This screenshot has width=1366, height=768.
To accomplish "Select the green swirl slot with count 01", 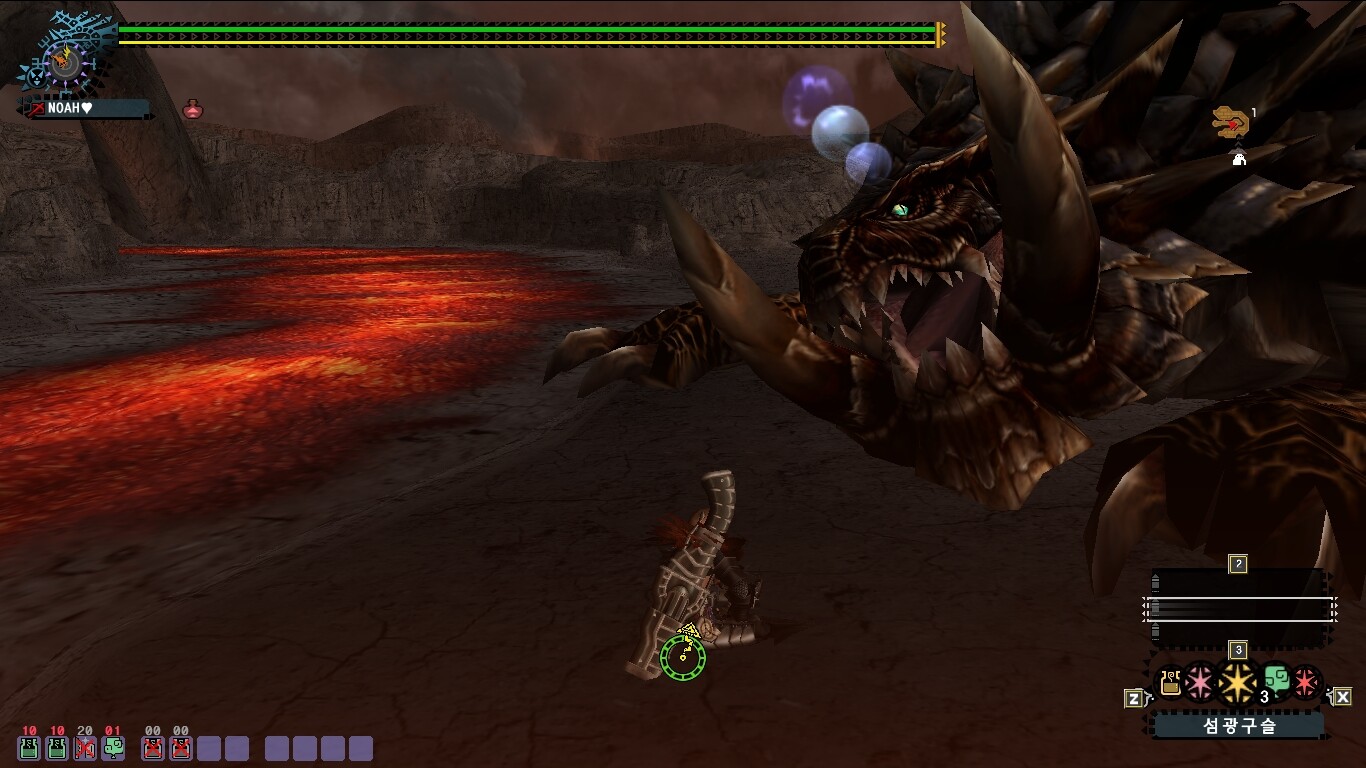I will pyautogui.click(x=113, y=747).
